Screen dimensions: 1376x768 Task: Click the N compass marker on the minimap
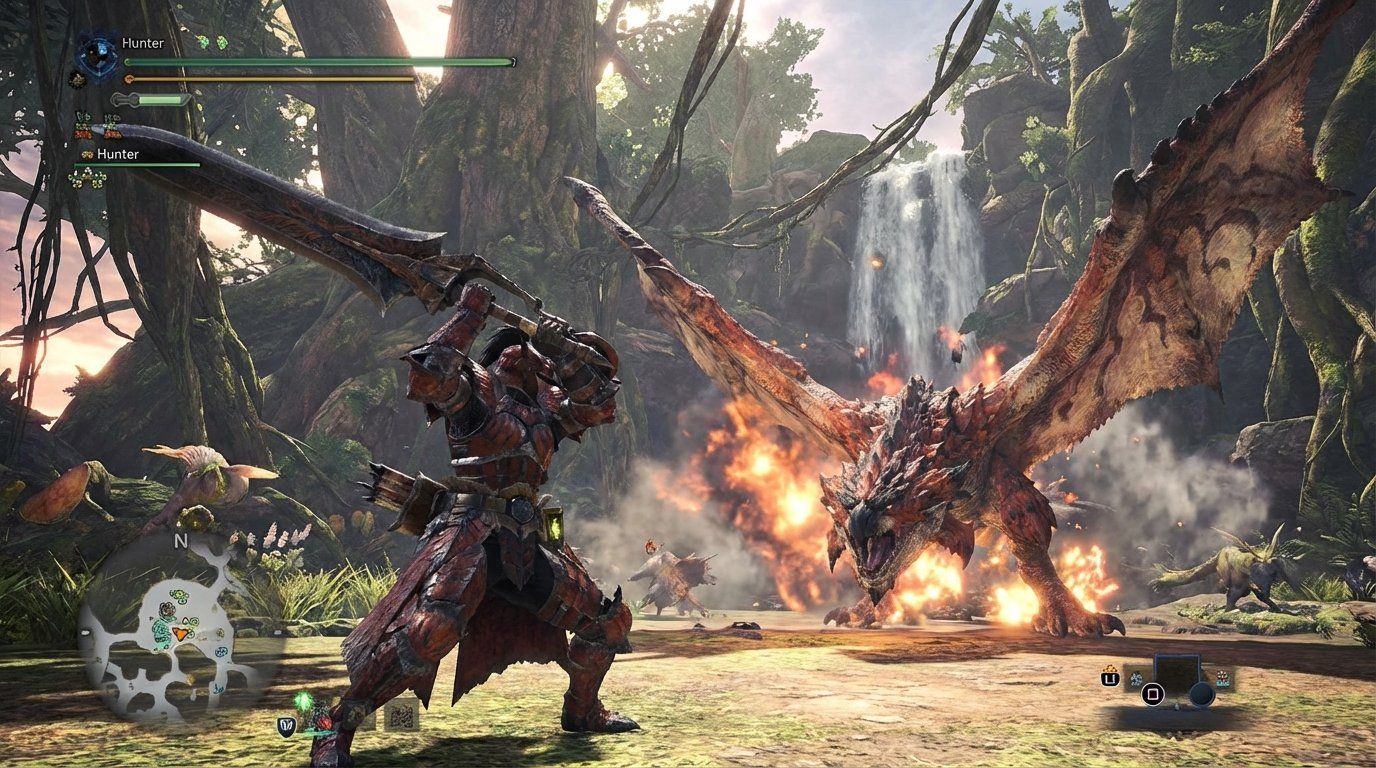(180, 541)
